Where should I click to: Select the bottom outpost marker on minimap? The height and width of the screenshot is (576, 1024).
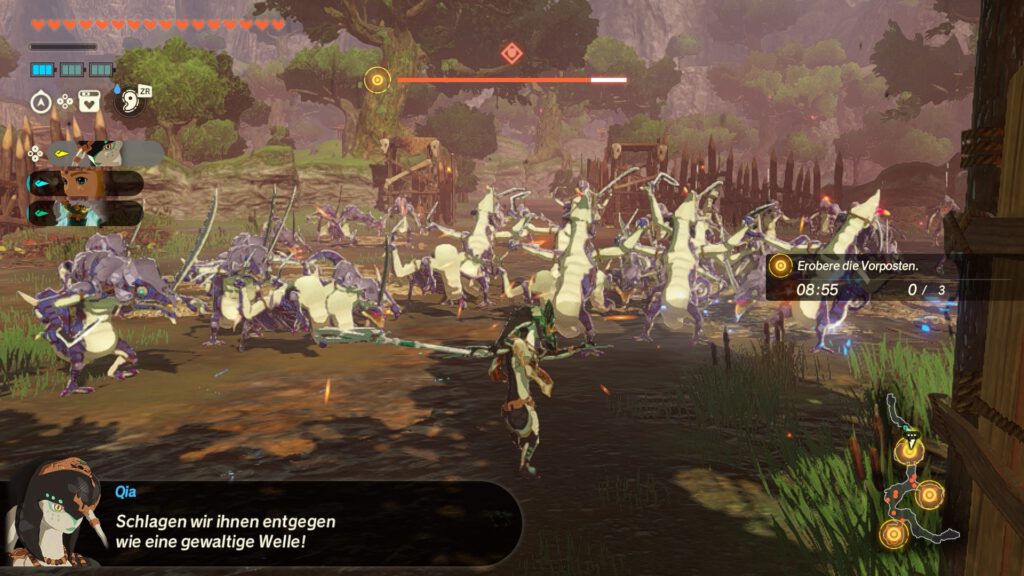coord(893,534)
